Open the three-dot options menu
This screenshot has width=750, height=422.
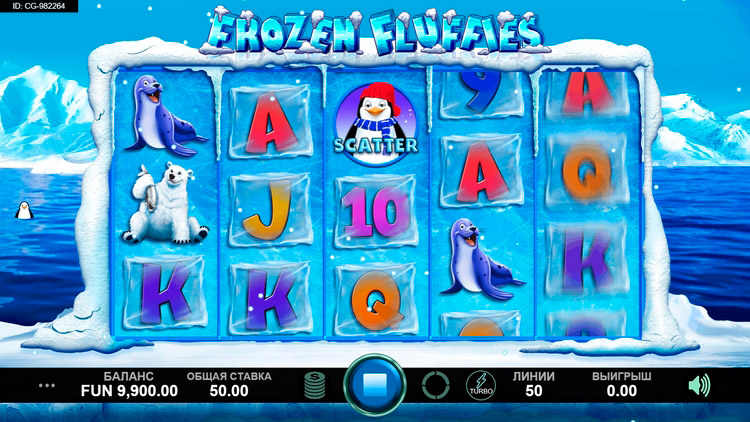pyautogui.click(x=47, y=385)
